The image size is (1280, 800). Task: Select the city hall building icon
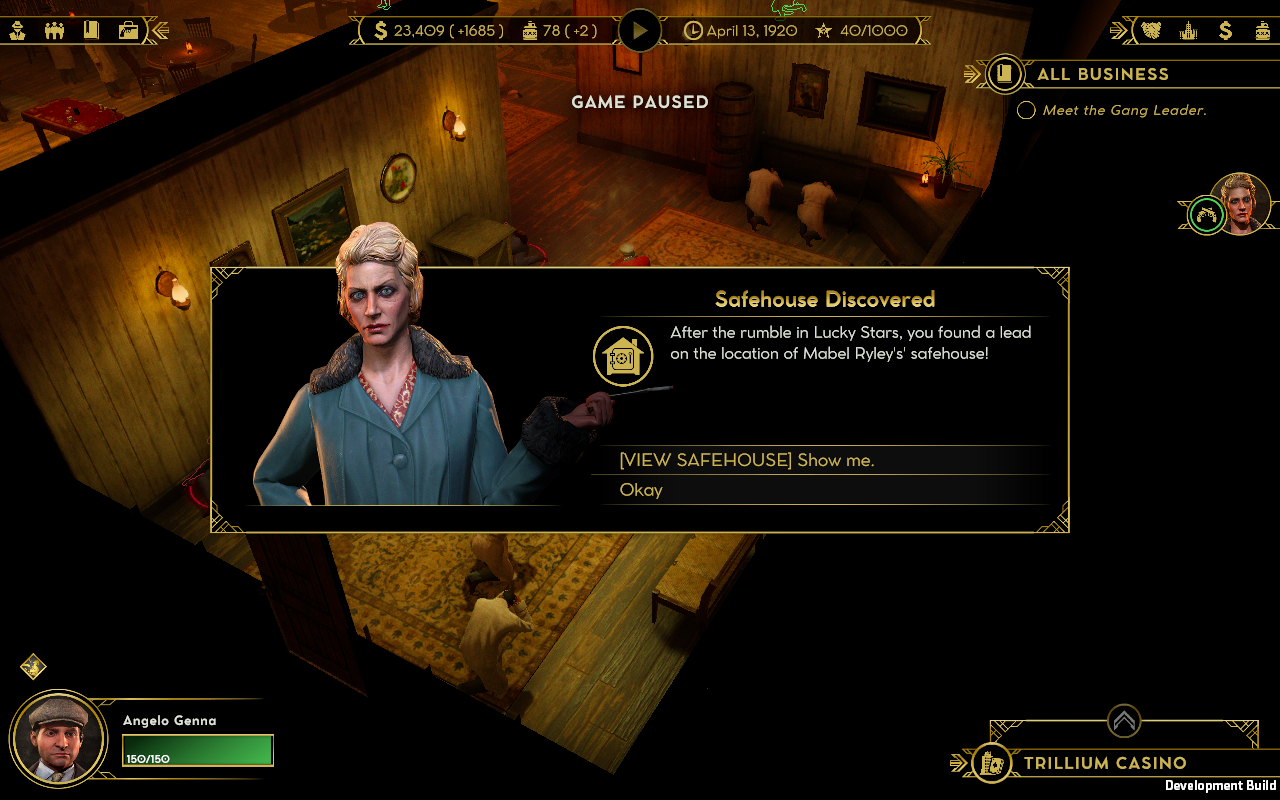(x=1188, y=31)
